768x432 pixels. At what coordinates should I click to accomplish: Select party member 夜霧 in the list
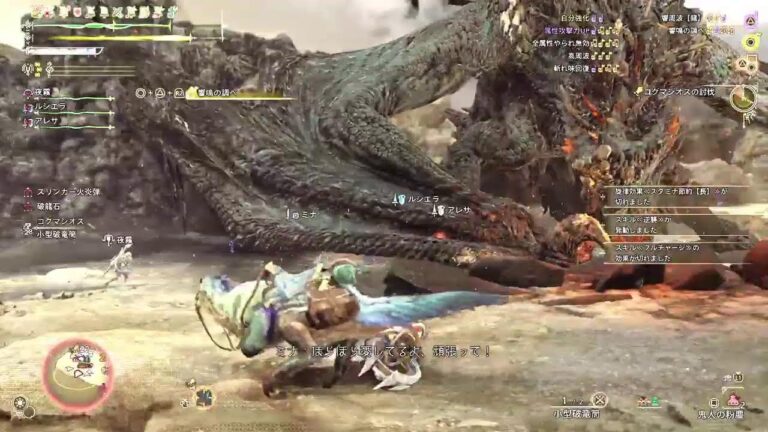pos(42,93)
